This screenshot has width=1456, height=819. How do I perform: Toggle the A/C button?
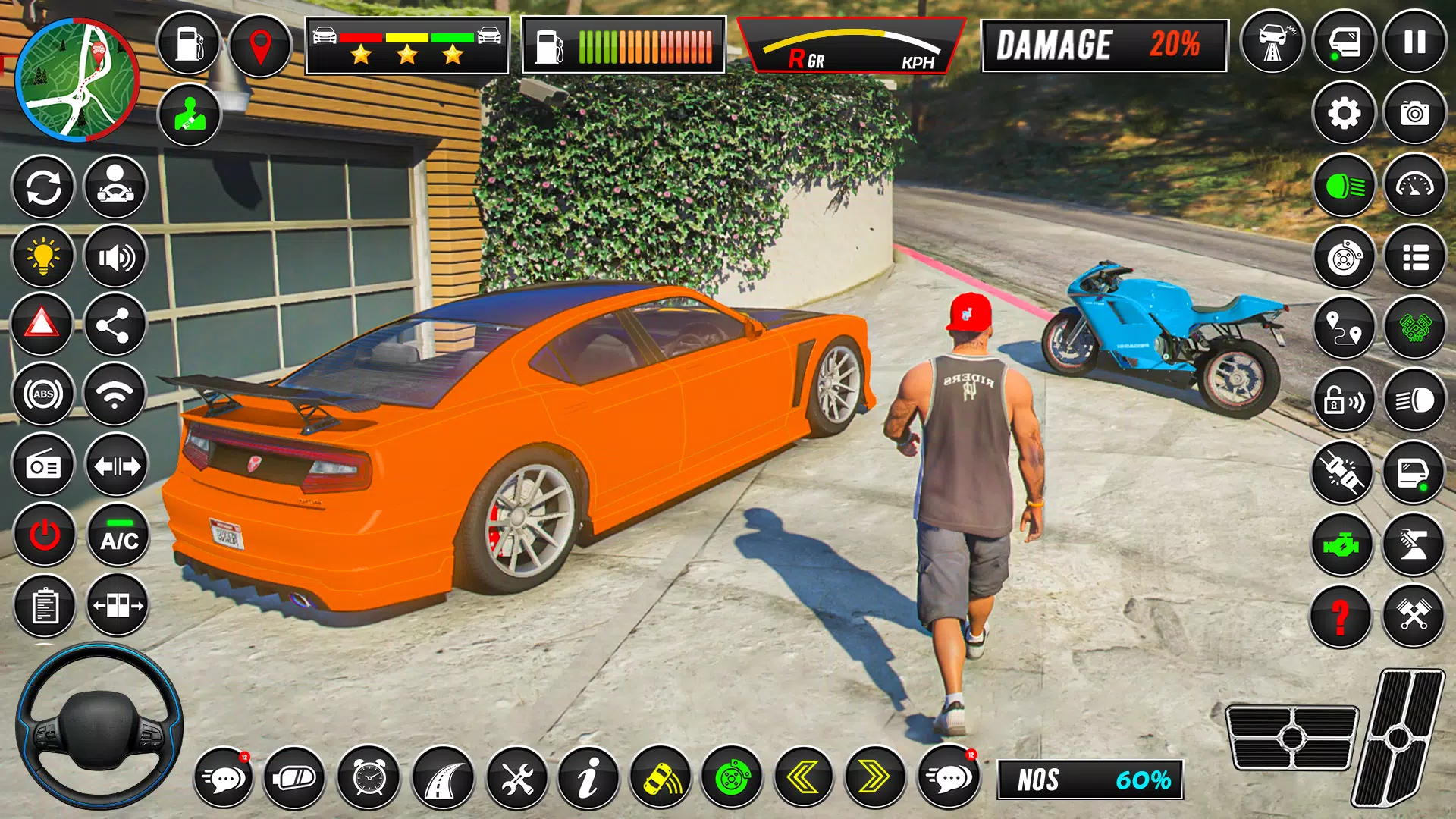(118, 535)
